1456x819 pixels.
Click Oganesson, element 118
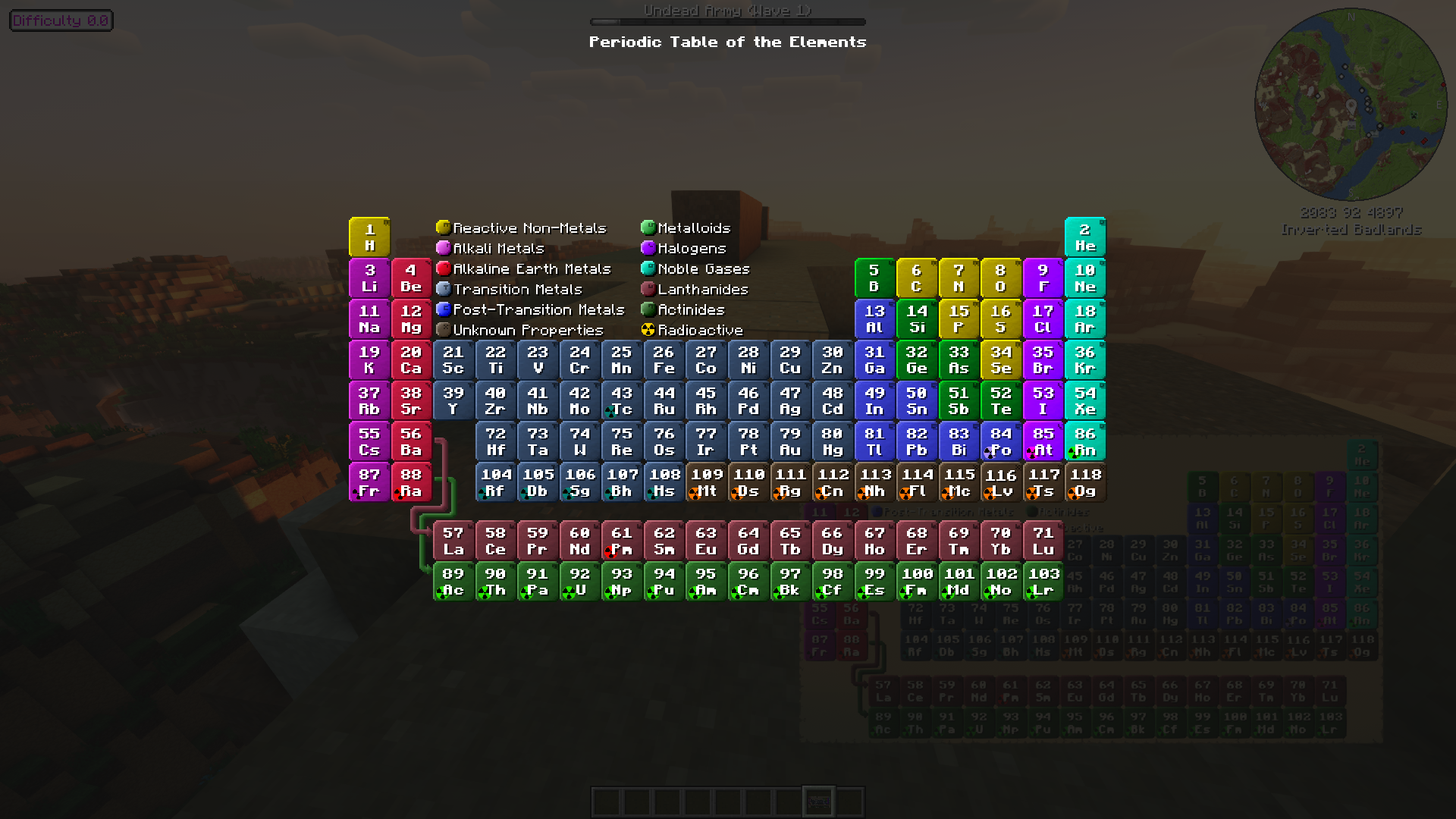1084,482
